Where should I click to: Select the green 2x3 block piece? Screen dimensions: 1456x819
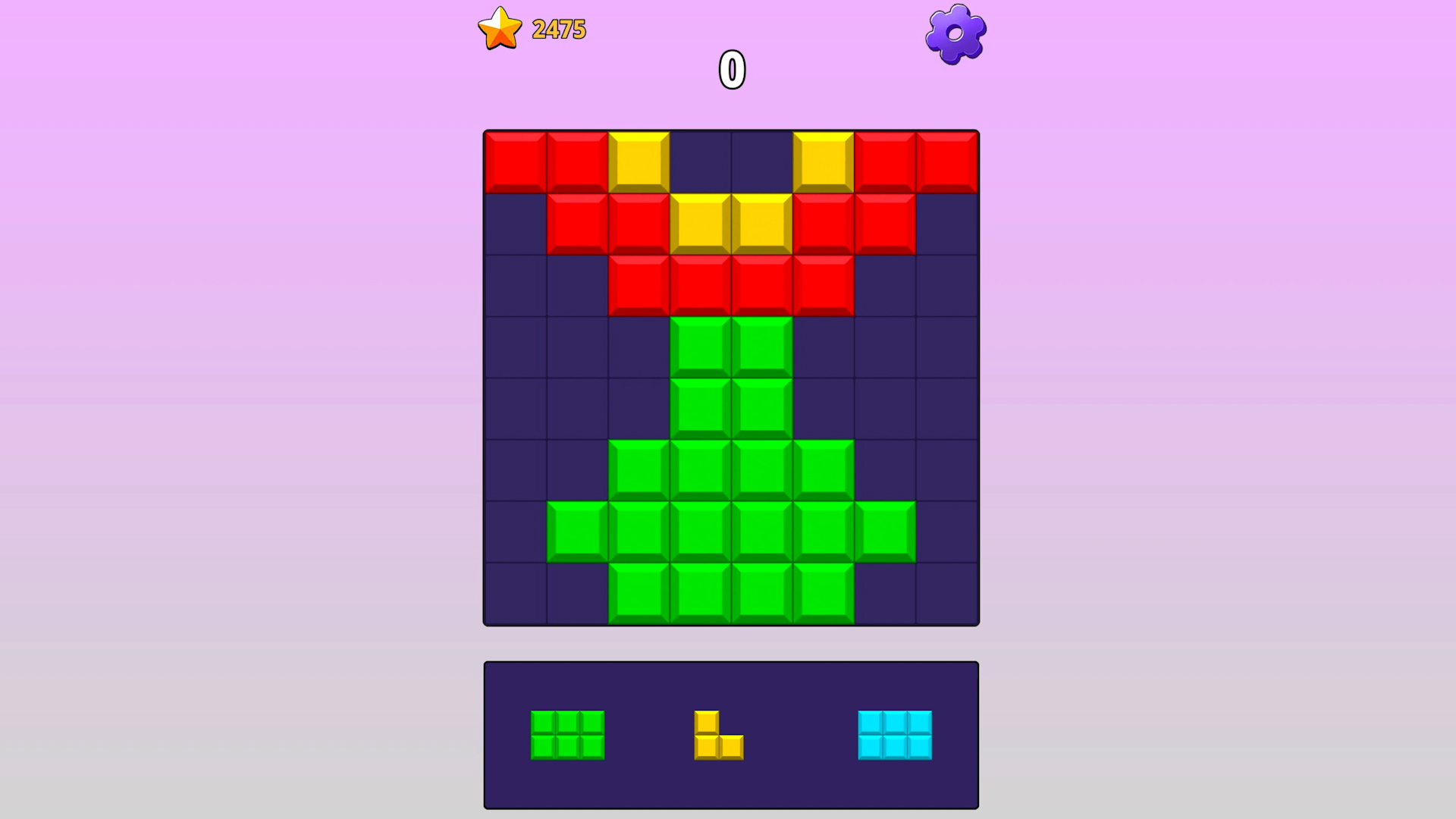pos(568,736)
